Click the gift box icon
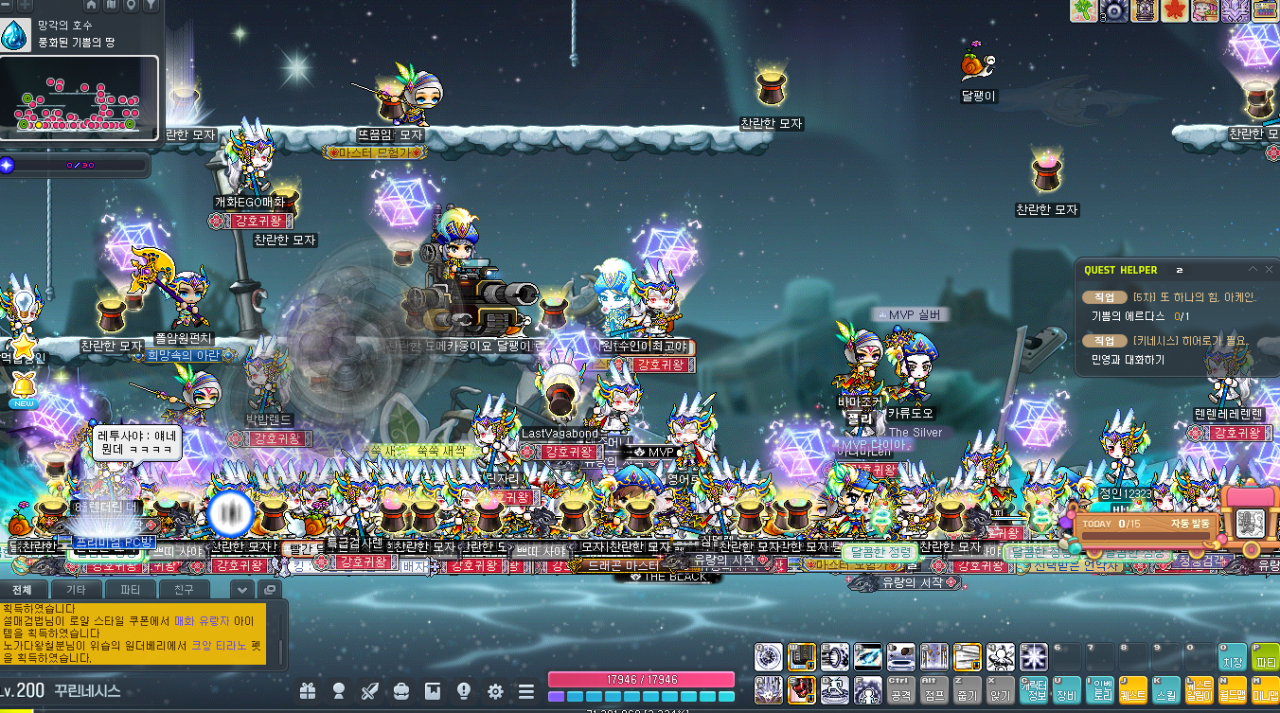1280x713 pixels. (x=307, y=691)
